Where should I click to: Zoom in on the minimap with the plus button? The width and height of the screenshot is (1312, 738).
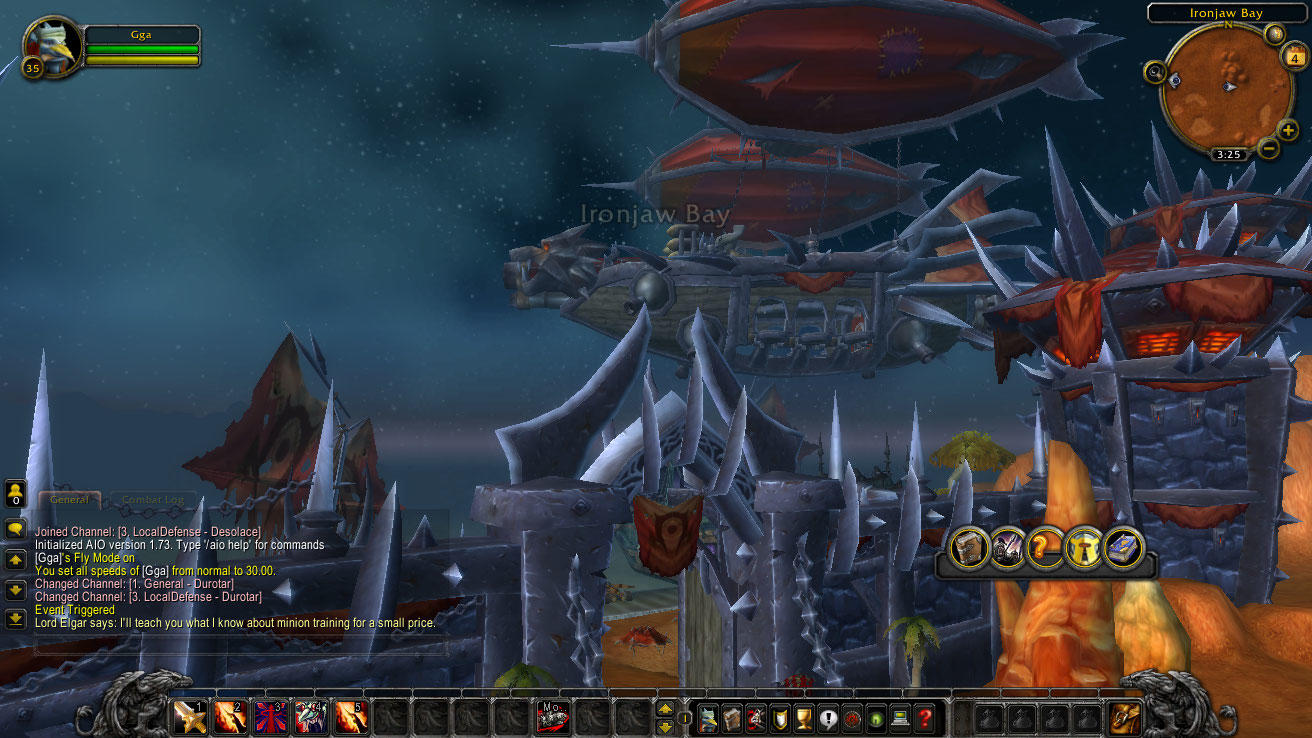pyautogui.click(x=1288, y=130)
